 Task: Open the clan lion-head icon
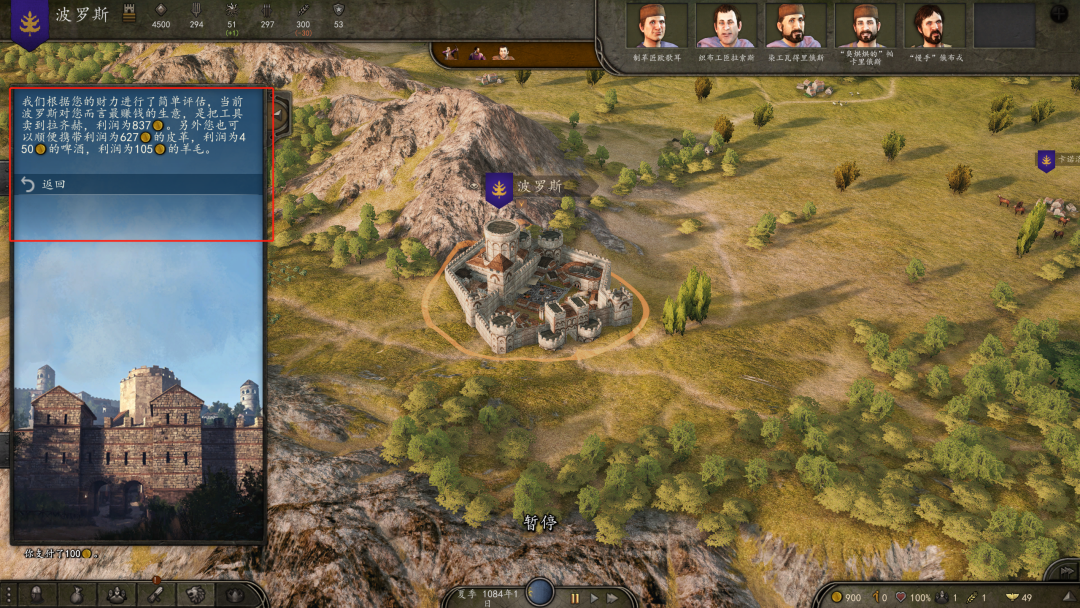point(196,594)
